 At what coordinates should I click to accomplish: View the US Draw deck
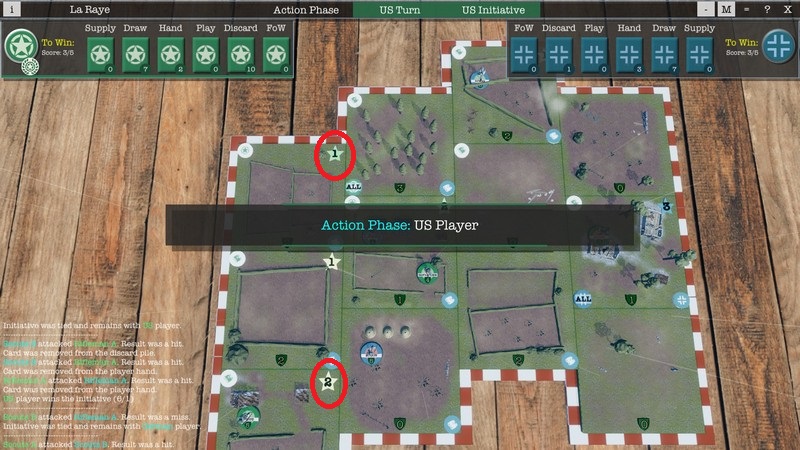(x=136, y=53)
